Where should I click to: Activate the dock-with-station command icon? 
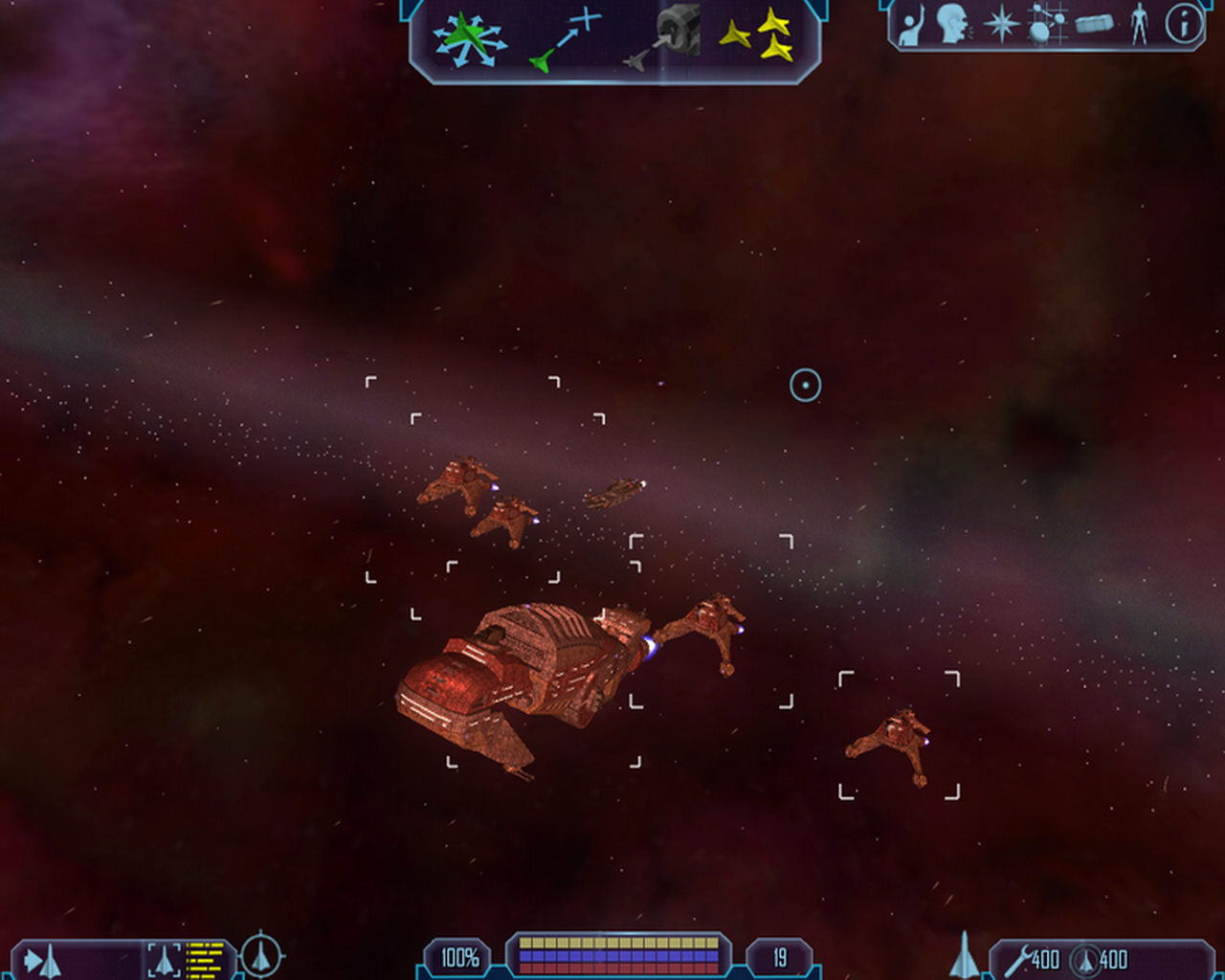pyautogui.click(x=662, y=37)
